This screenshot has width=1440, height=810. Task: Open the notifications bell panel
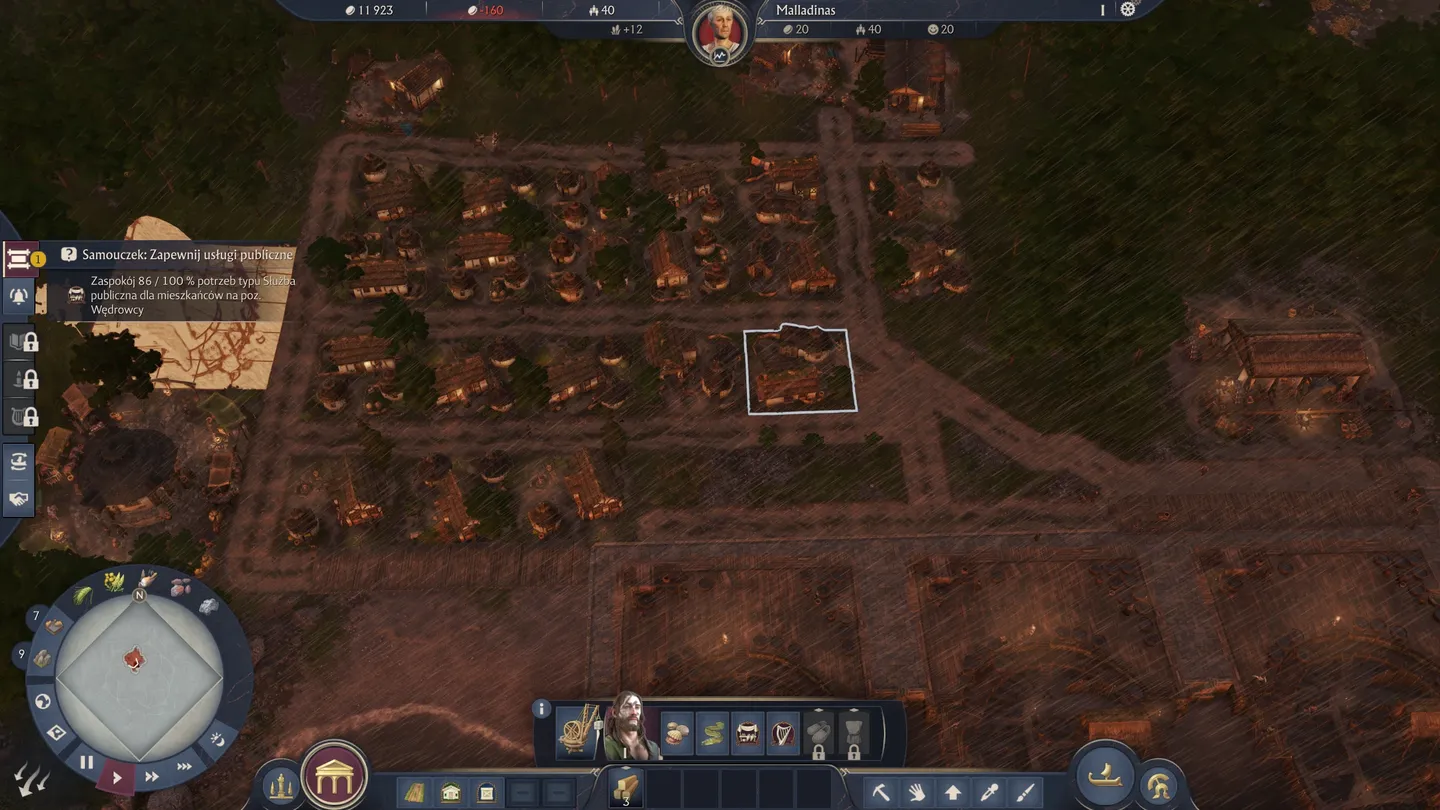pos(18,297)
